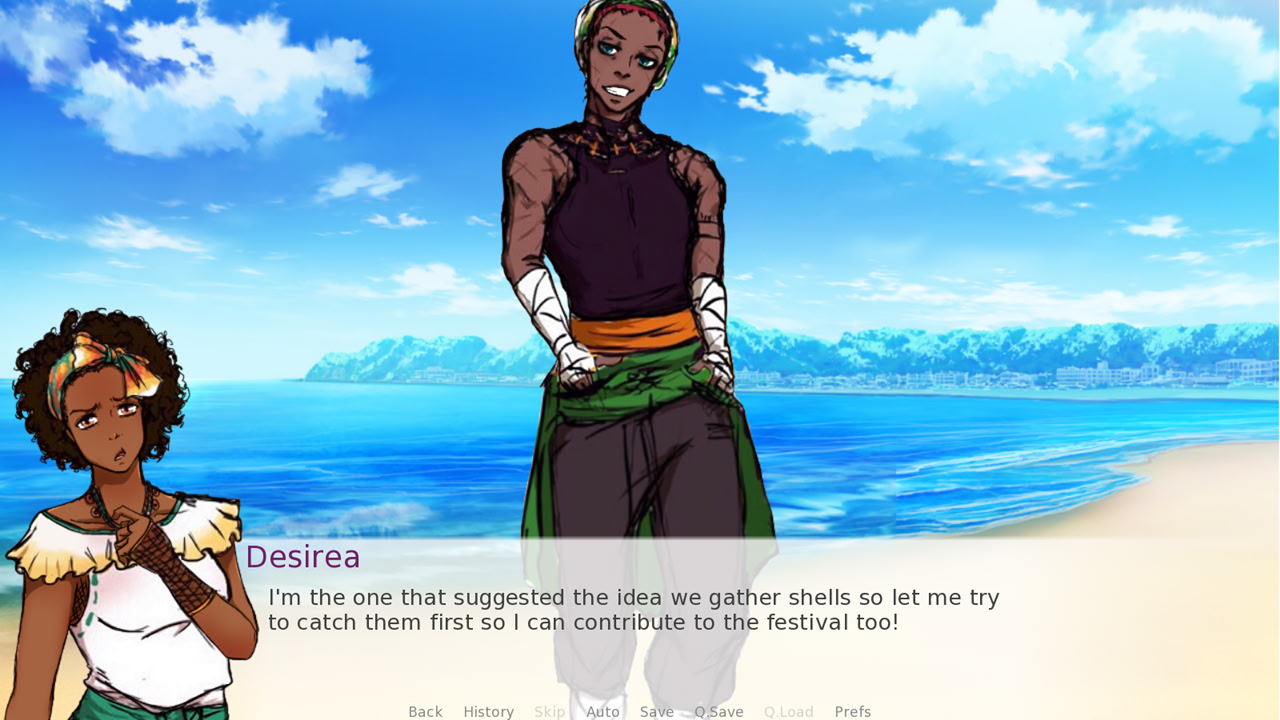The width and height of the screenshot is (1280, 720).
Task: Enable Skip mode to fast-forward text
Action: tap(550, 711)
